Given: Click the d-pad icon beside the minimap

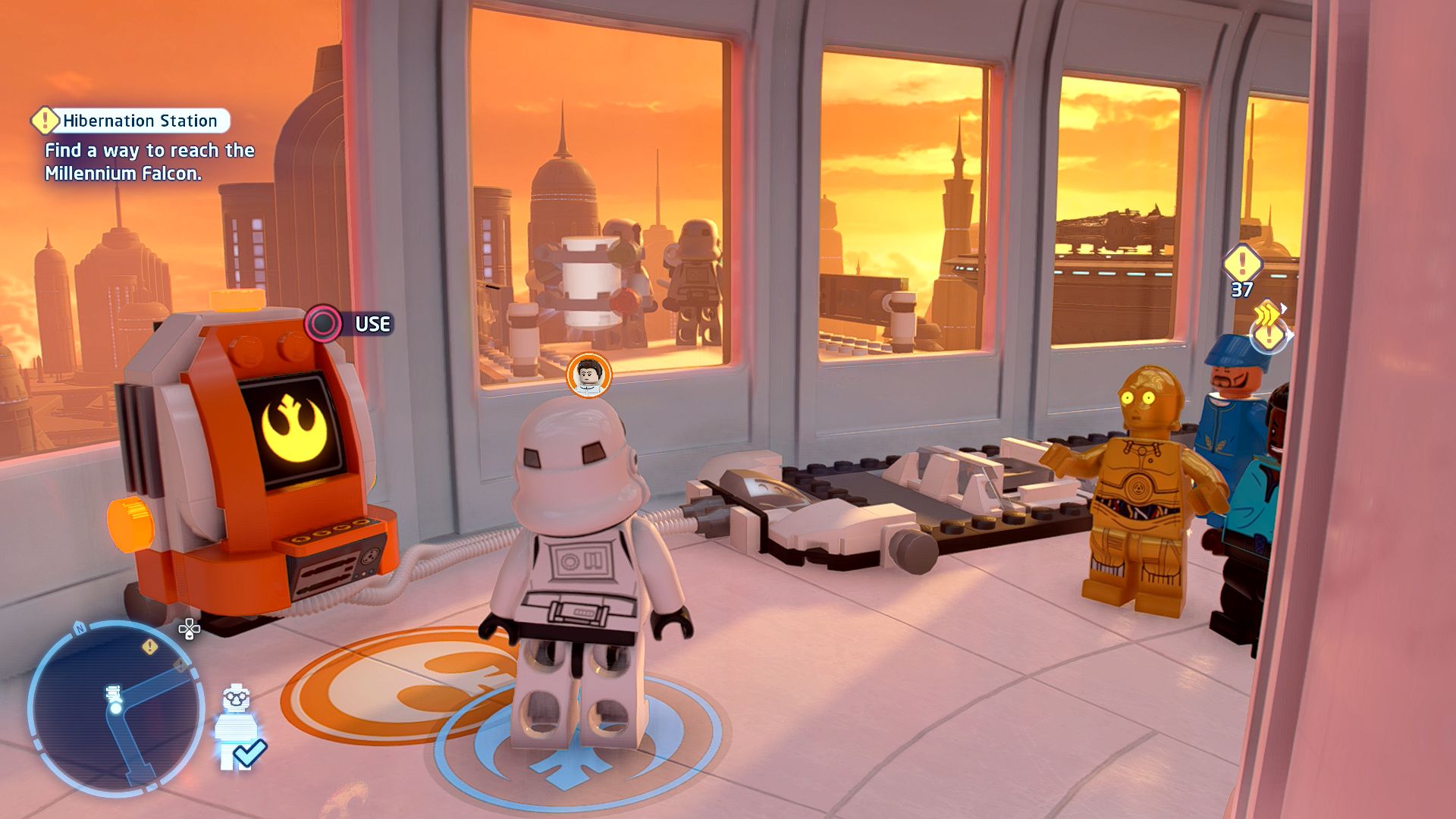Looking at the screenshot, I should [189, 629].
